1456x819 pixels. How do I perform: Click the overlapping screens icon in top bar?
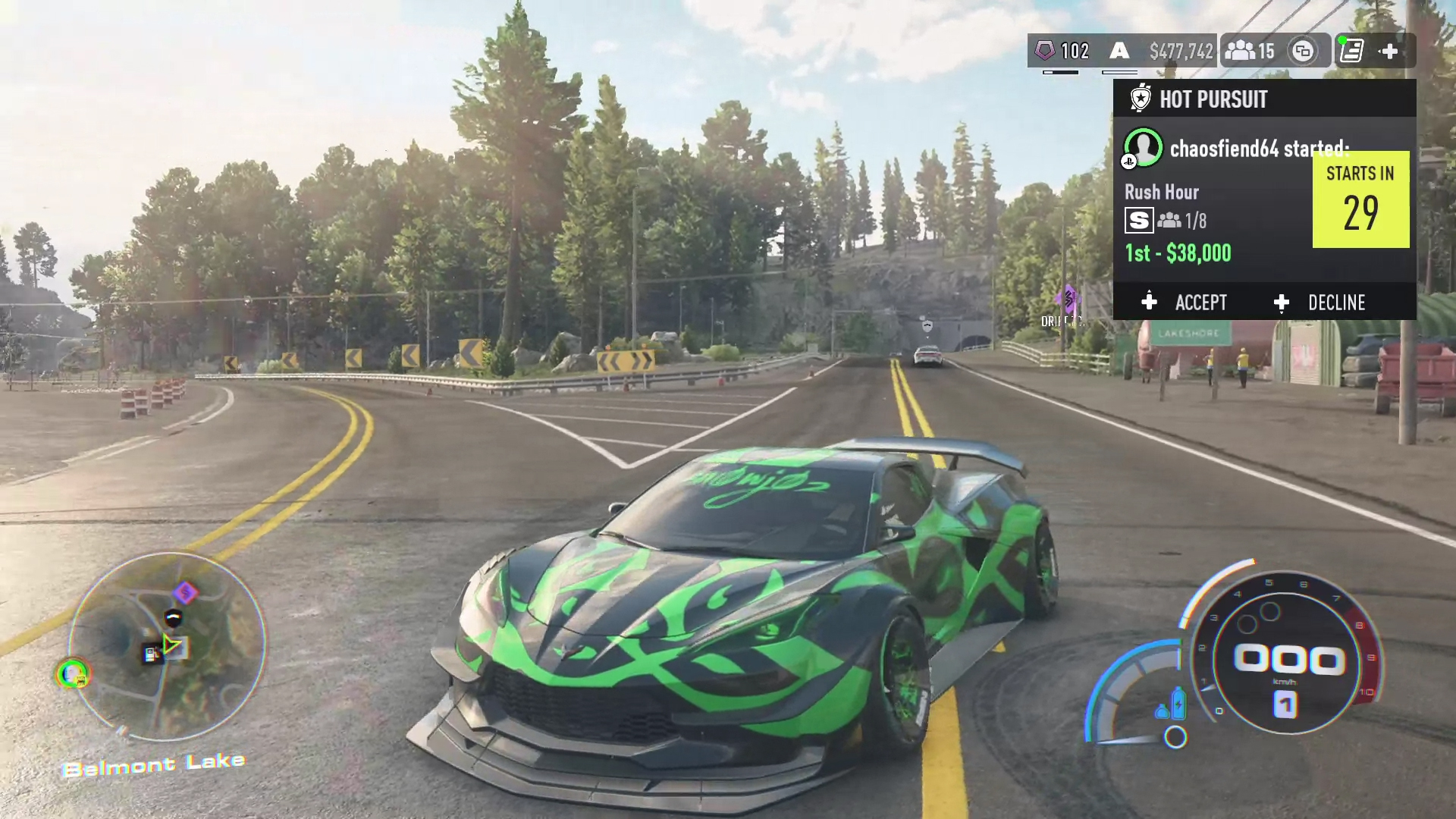1303,51
